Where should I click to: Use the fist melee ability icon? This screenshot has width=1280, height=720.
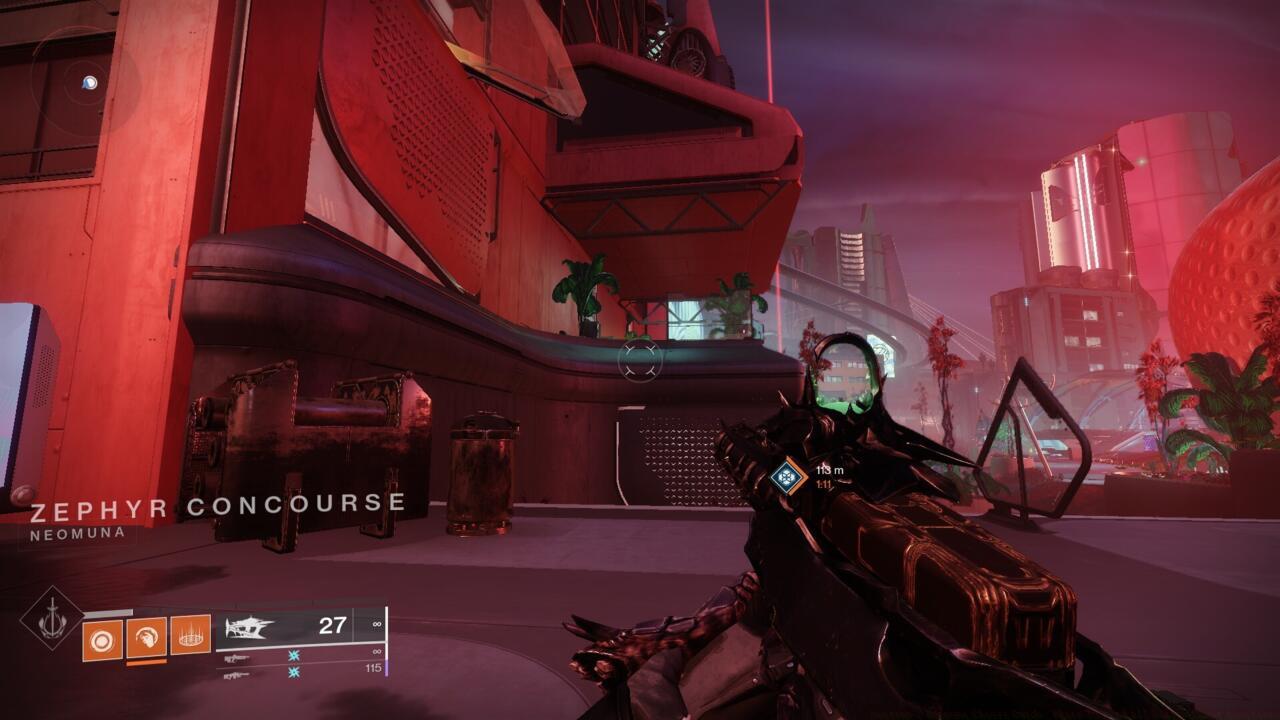[146, 637]
